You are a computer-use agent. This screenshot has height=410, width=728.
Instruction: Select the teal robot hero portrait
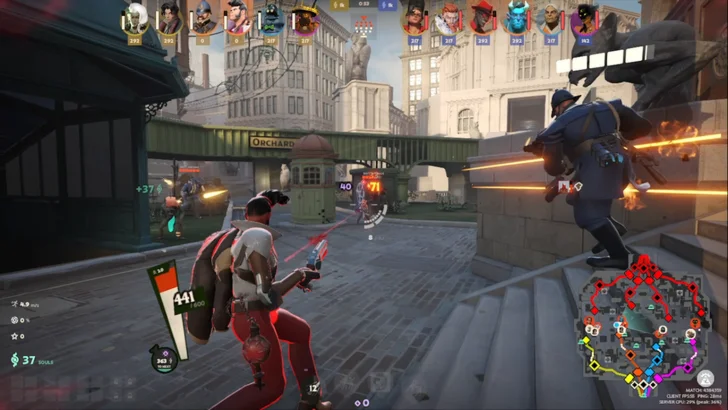271,18
